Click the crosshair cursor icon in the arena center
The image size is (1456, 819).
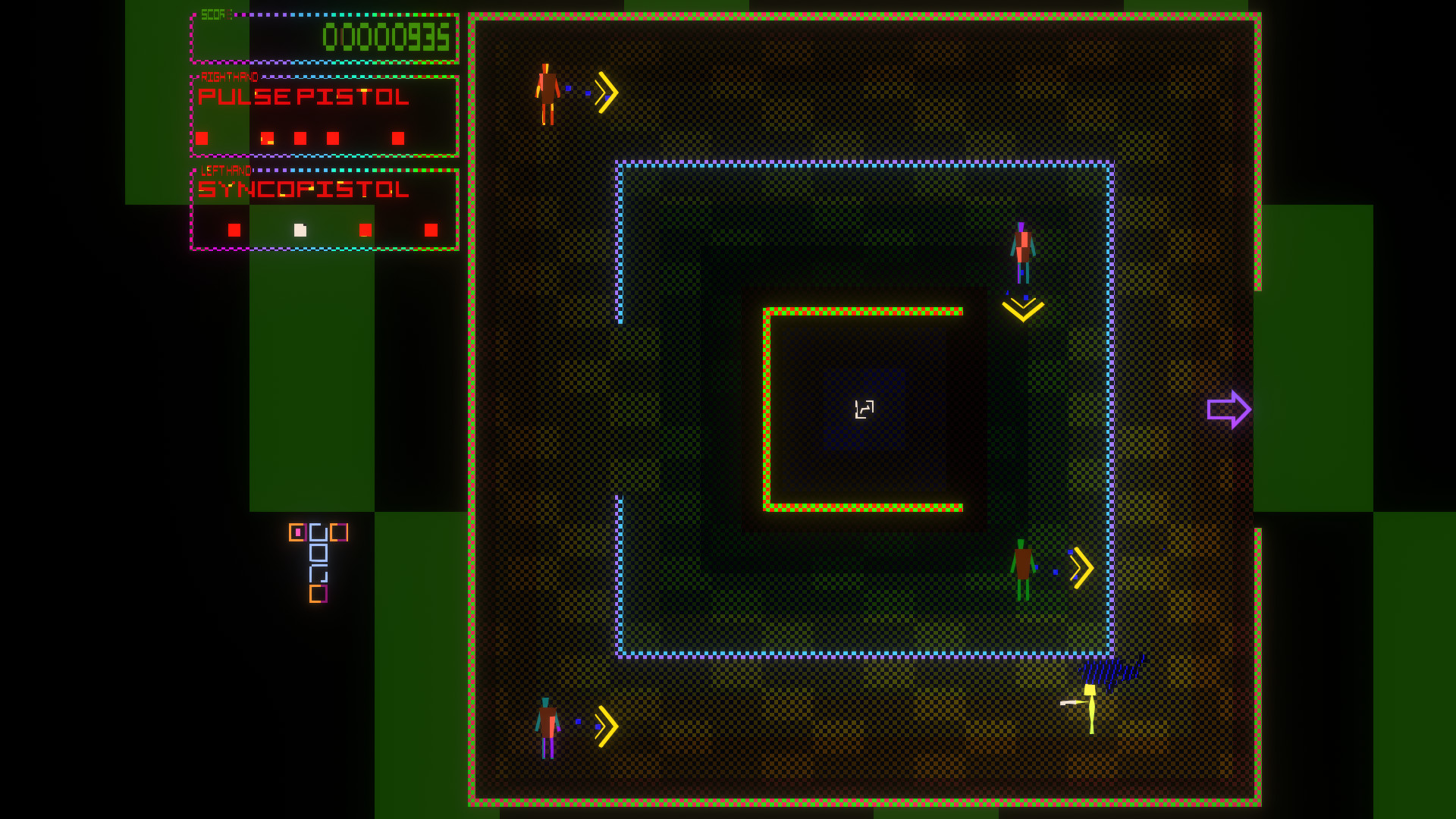863,409
